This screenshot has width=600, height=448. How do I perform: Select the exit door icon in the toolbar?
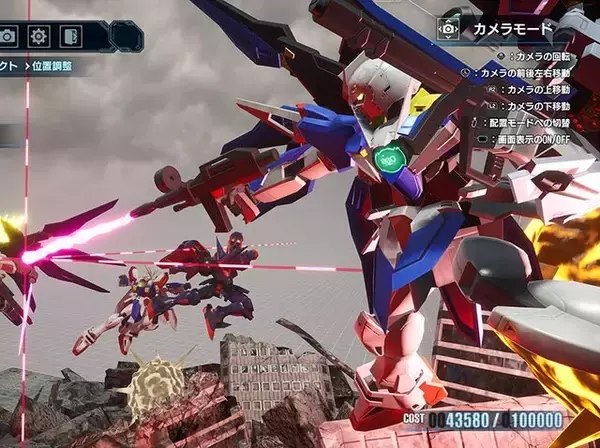(x=69, y=36)
